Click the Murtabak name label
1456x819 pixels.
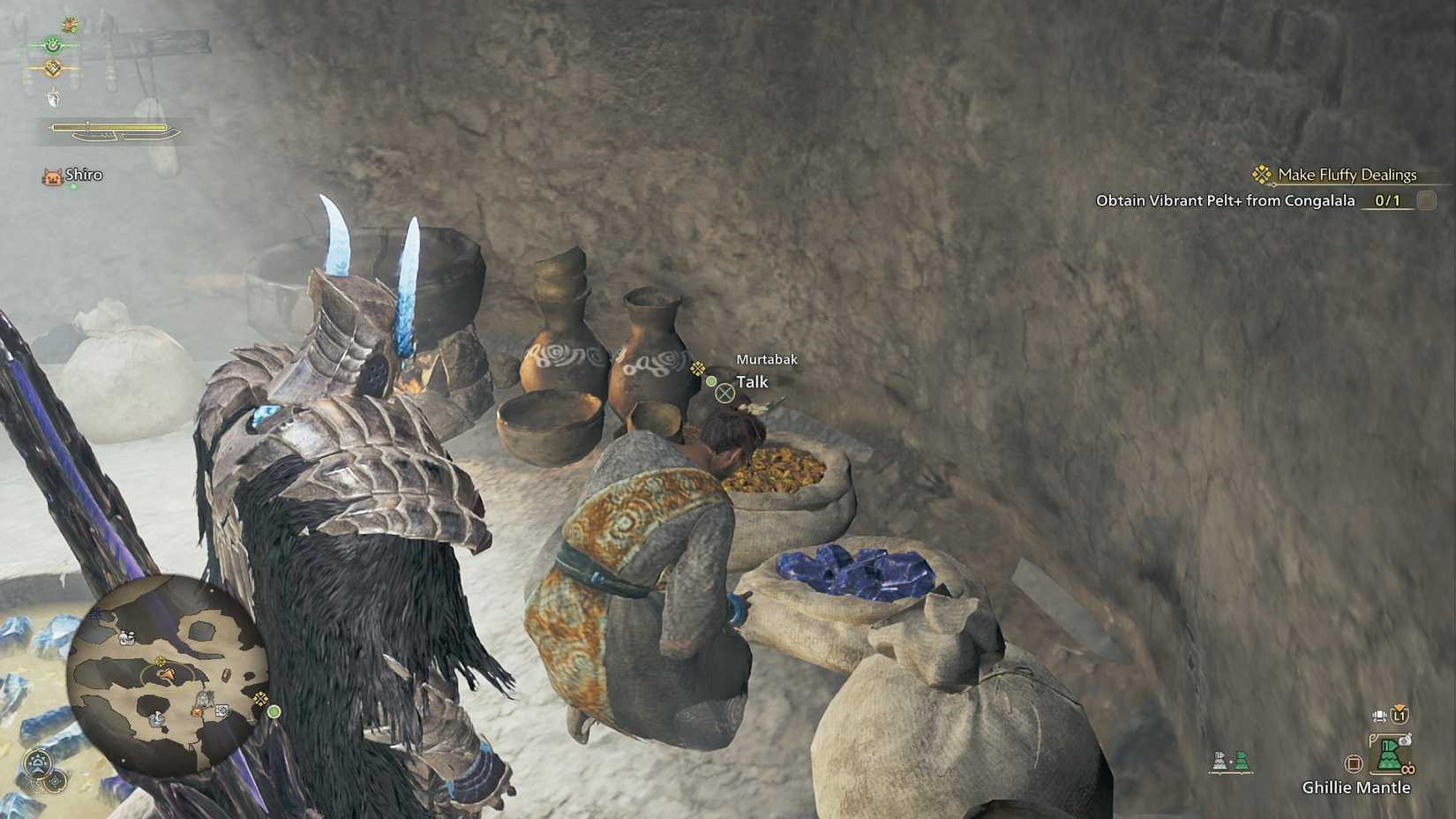[x=766, y=359]
